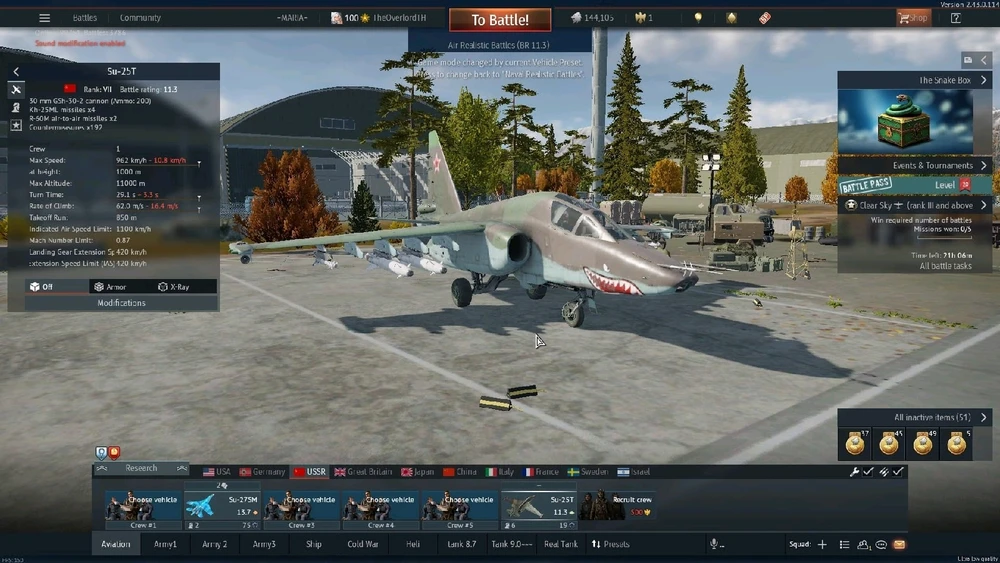The width and height of the screenshot is (1000, 563).
Task: Open the Shop
Action: pyautogui.click(x=912, y=18)
